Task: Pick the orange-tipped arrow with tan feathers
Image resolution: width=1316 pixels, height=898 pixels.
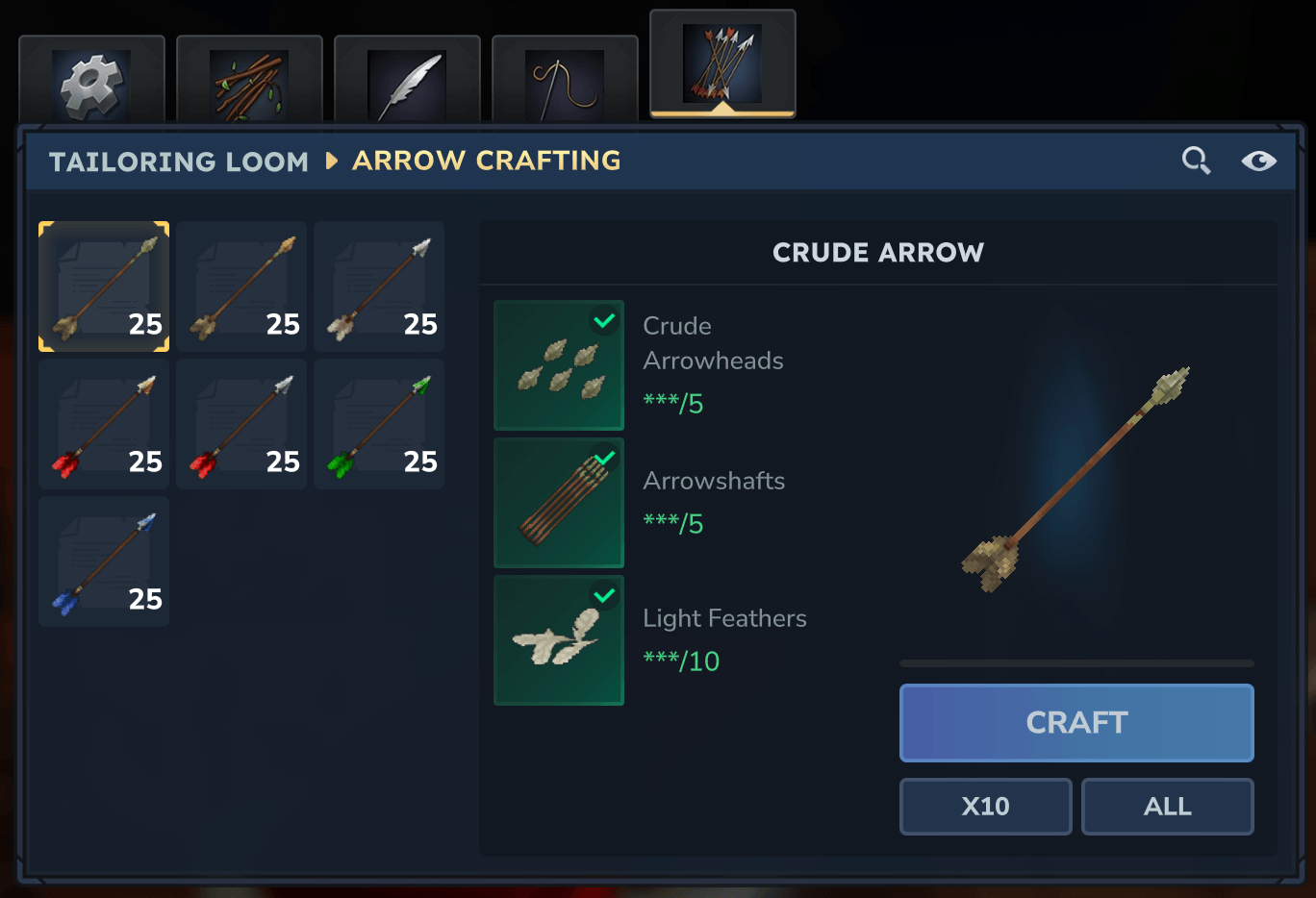Action: pyautogui.click(x=241, y=287)
